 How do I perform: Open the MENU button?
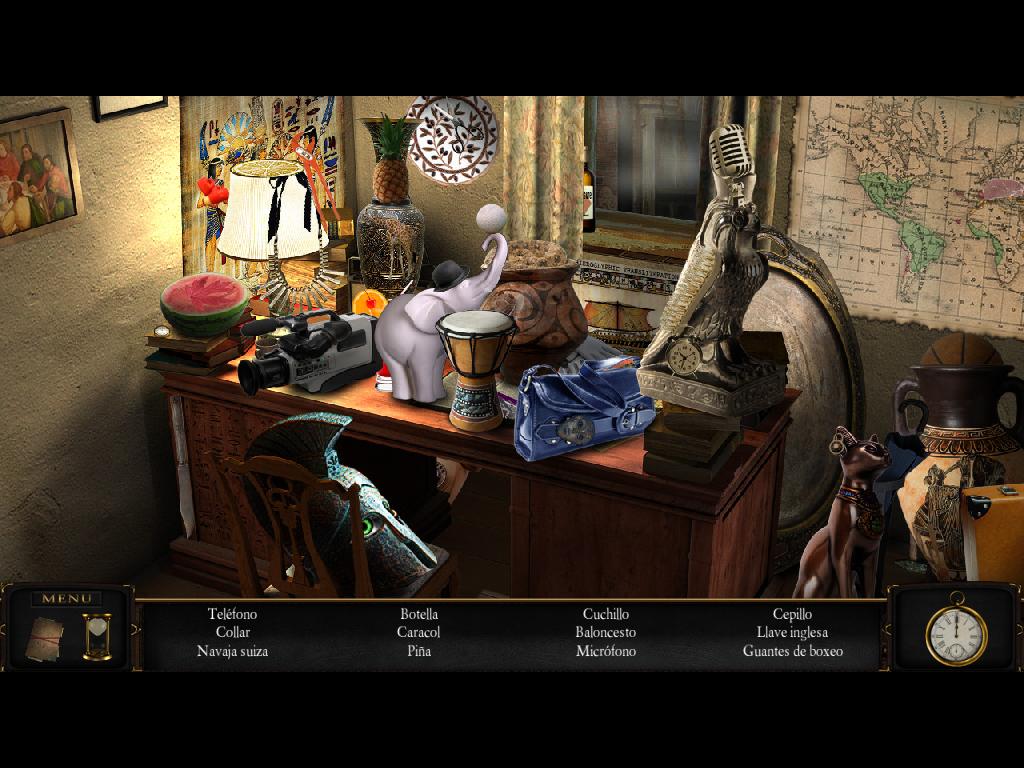(x=67, y=599)
